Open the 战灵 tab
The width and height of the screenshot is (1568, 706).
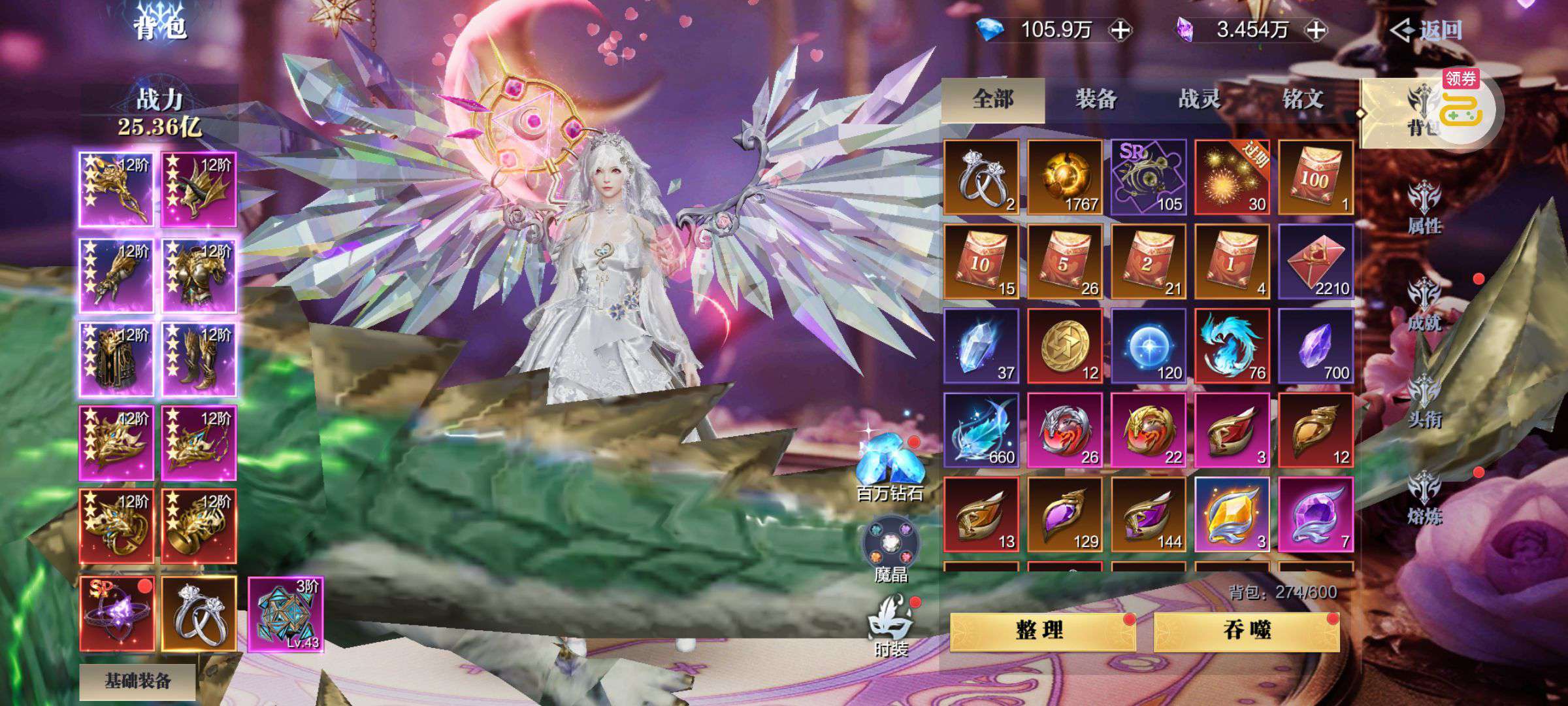1199,99
